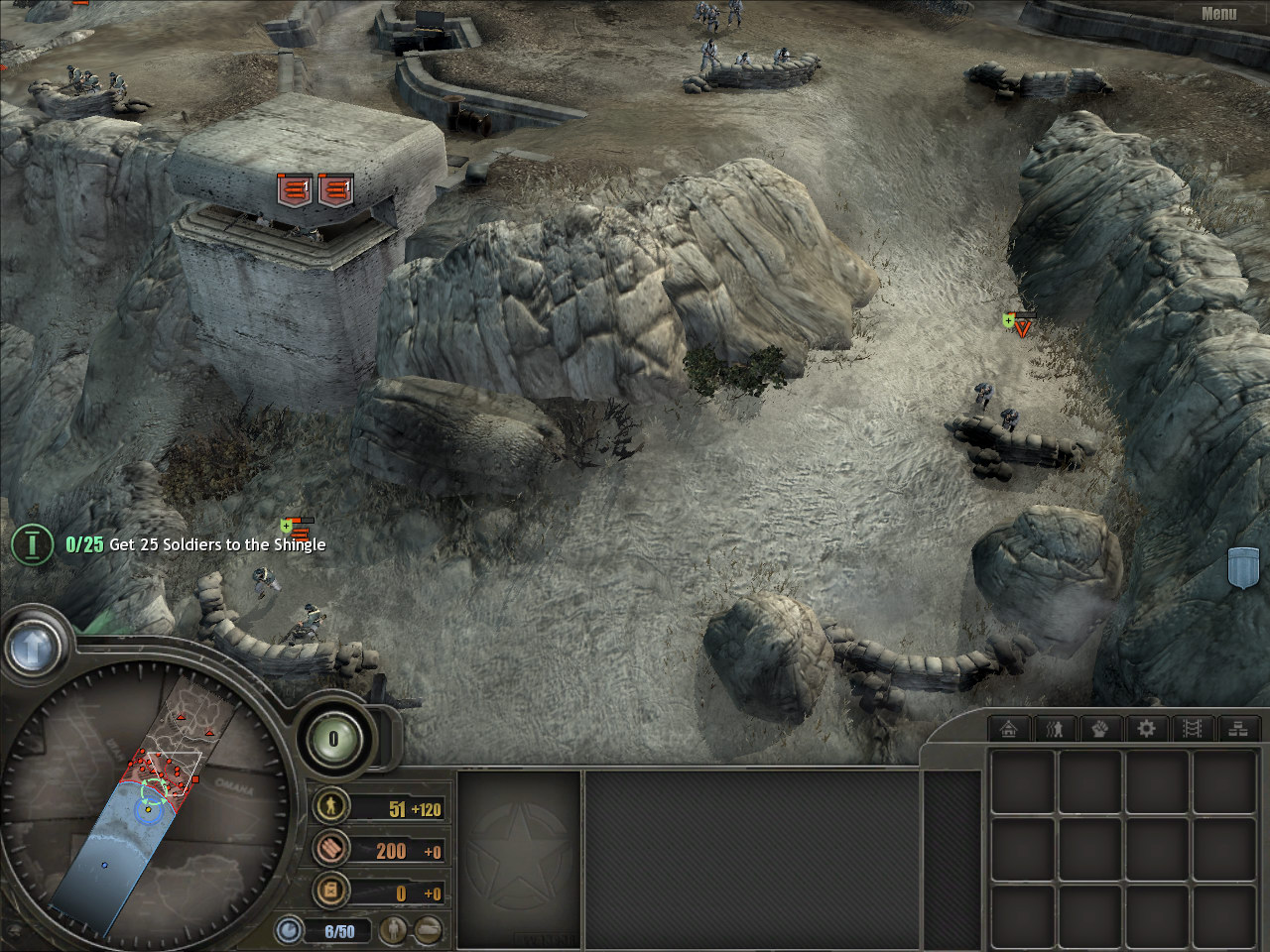Open the company commander points dial
Screen dimensions: 1270x952
pyautogui.click(x=333, y=739)
